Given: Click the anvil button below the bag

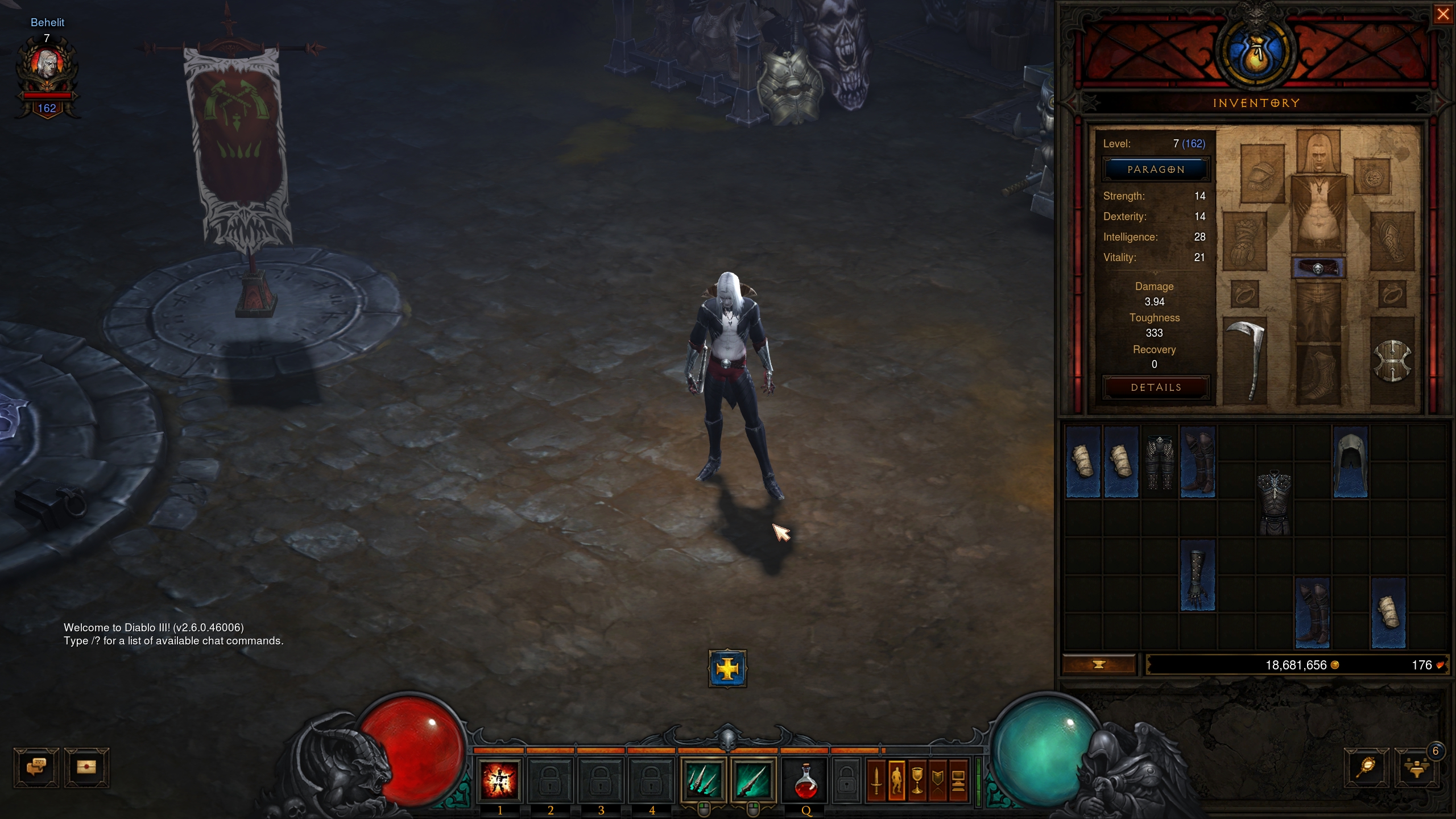Looking at the screenshot, I should coord(1099,664).
